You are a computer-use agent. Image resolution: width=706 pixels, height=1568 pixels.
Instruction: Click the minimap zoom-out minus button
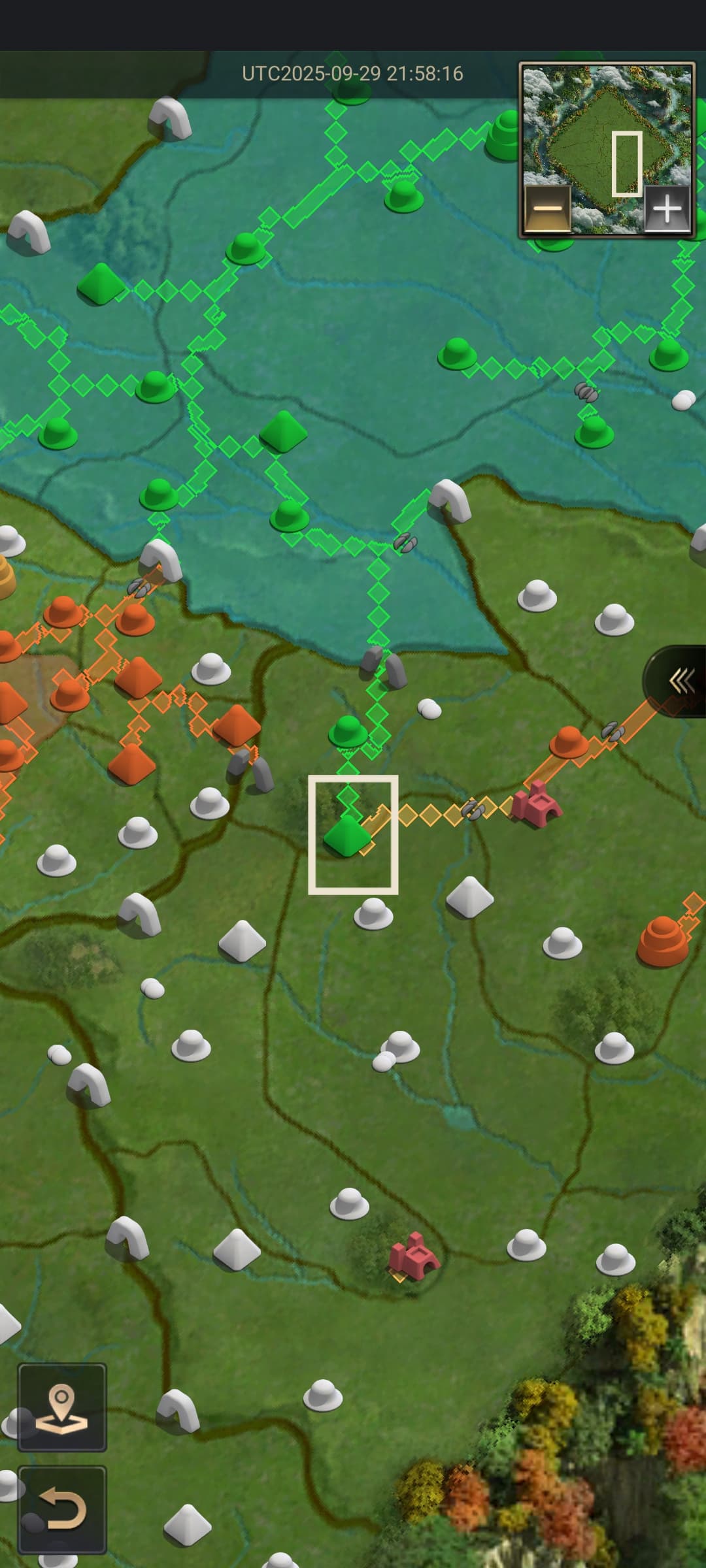[x=548, y=209]
